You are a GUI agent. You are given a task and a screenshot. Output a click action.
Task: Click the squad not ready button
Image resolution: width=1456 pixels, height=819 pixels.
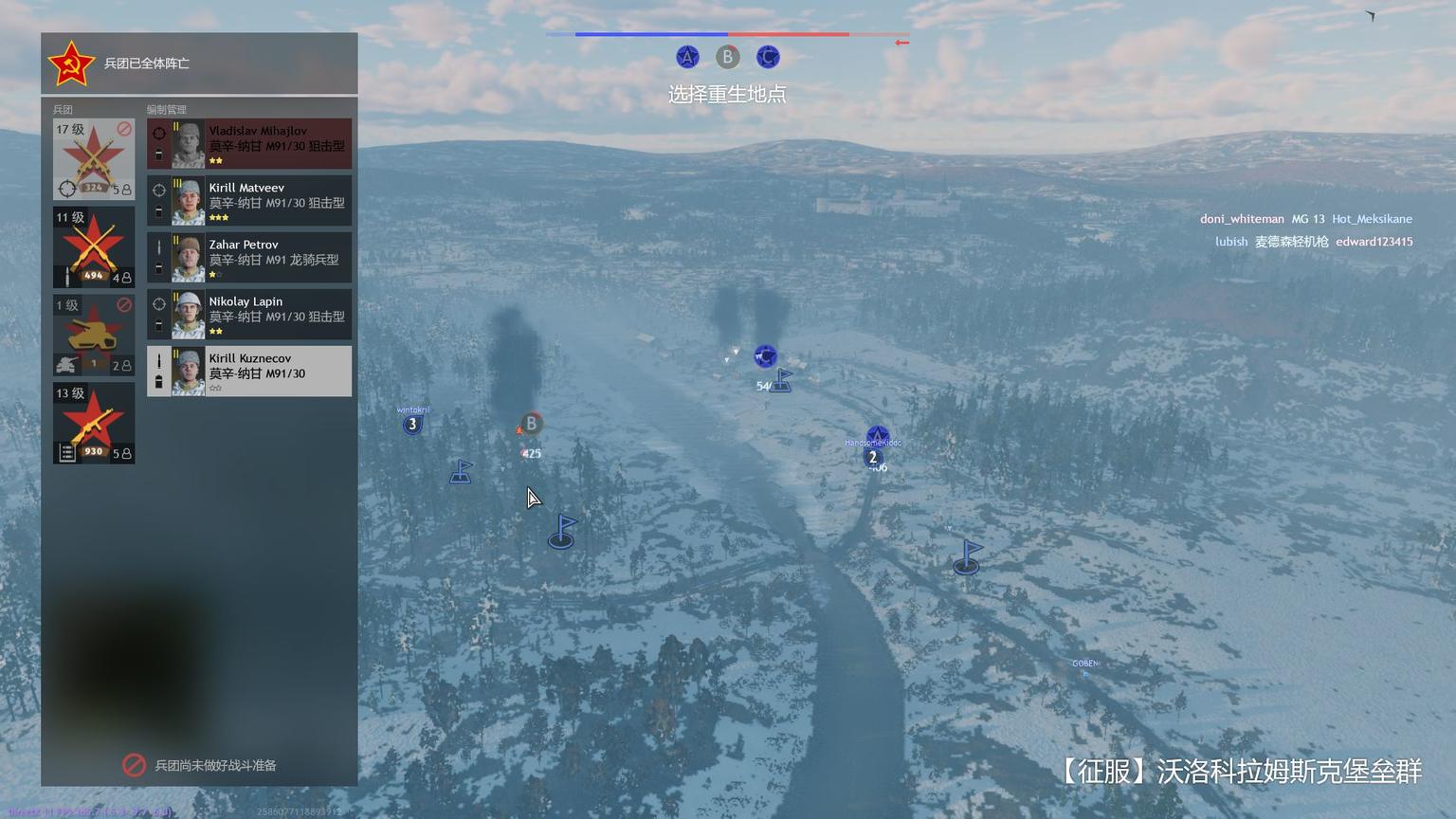click(x=199, y=765)
